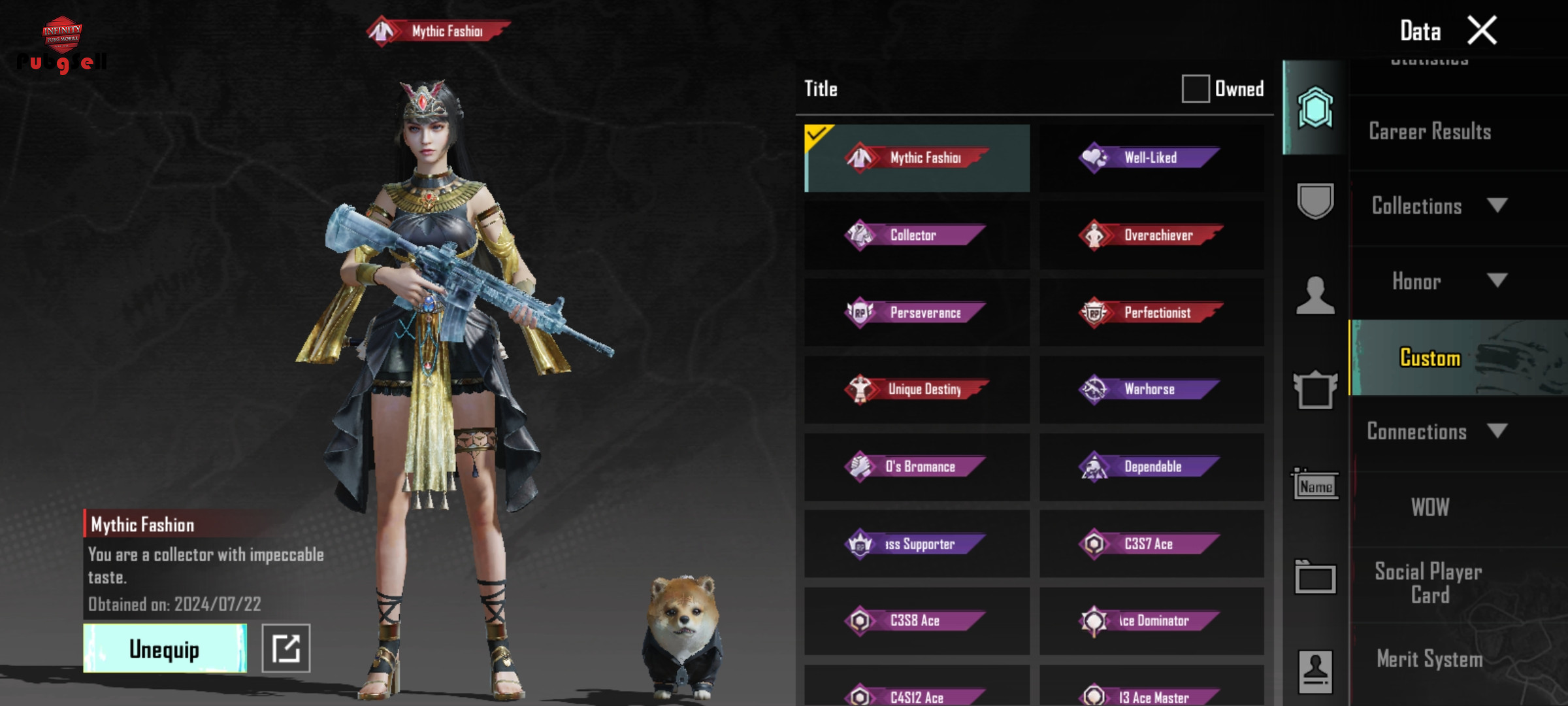Select the Dependable title
Image resolution: width=1568 pixels, height=706 pixels.
click(x=1151, y=467)
